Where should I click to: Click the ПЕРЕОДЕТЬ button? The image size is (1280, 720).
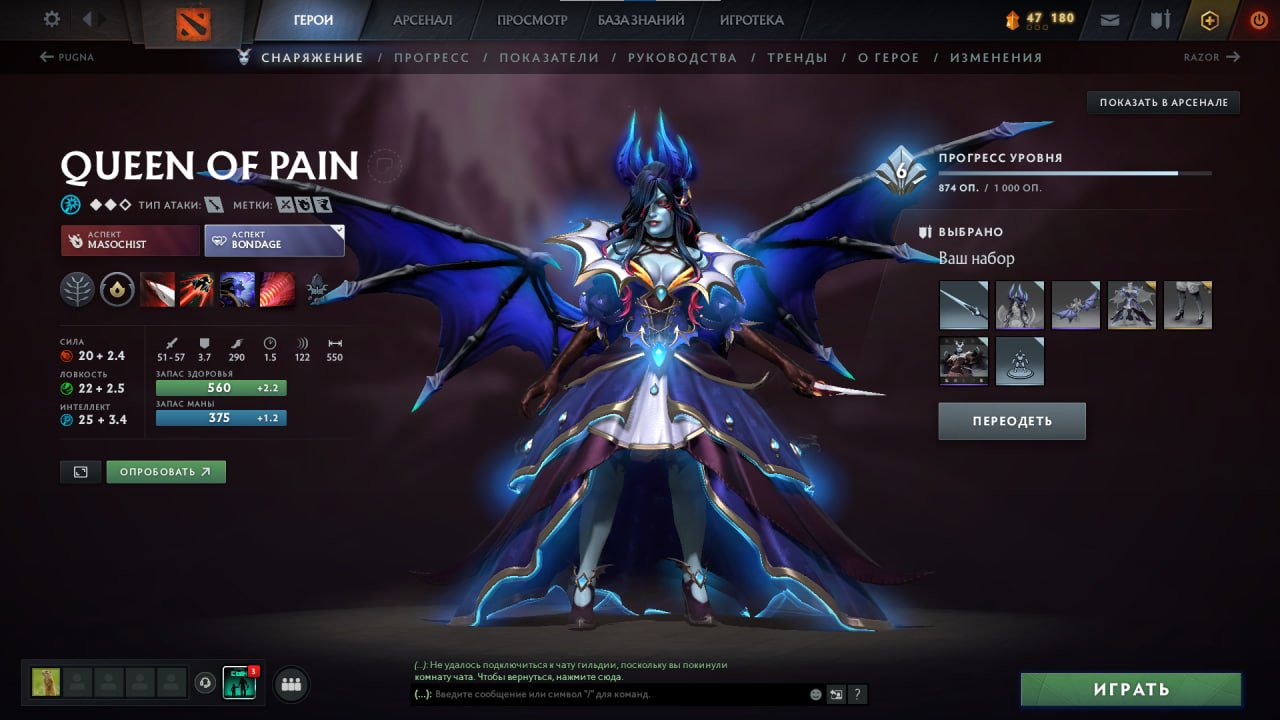[x=1011, y=420]
